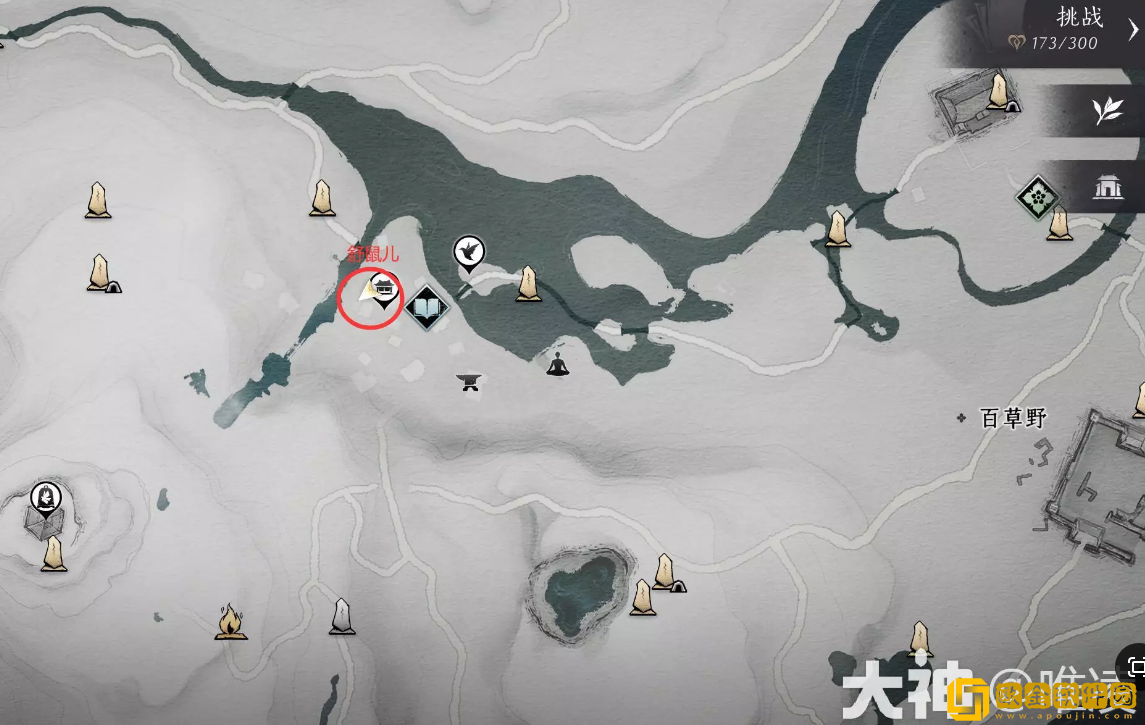The height and width of the screenshot is (725, 1145).
Task: Select the campfire map marker
Action: [230, 621]
